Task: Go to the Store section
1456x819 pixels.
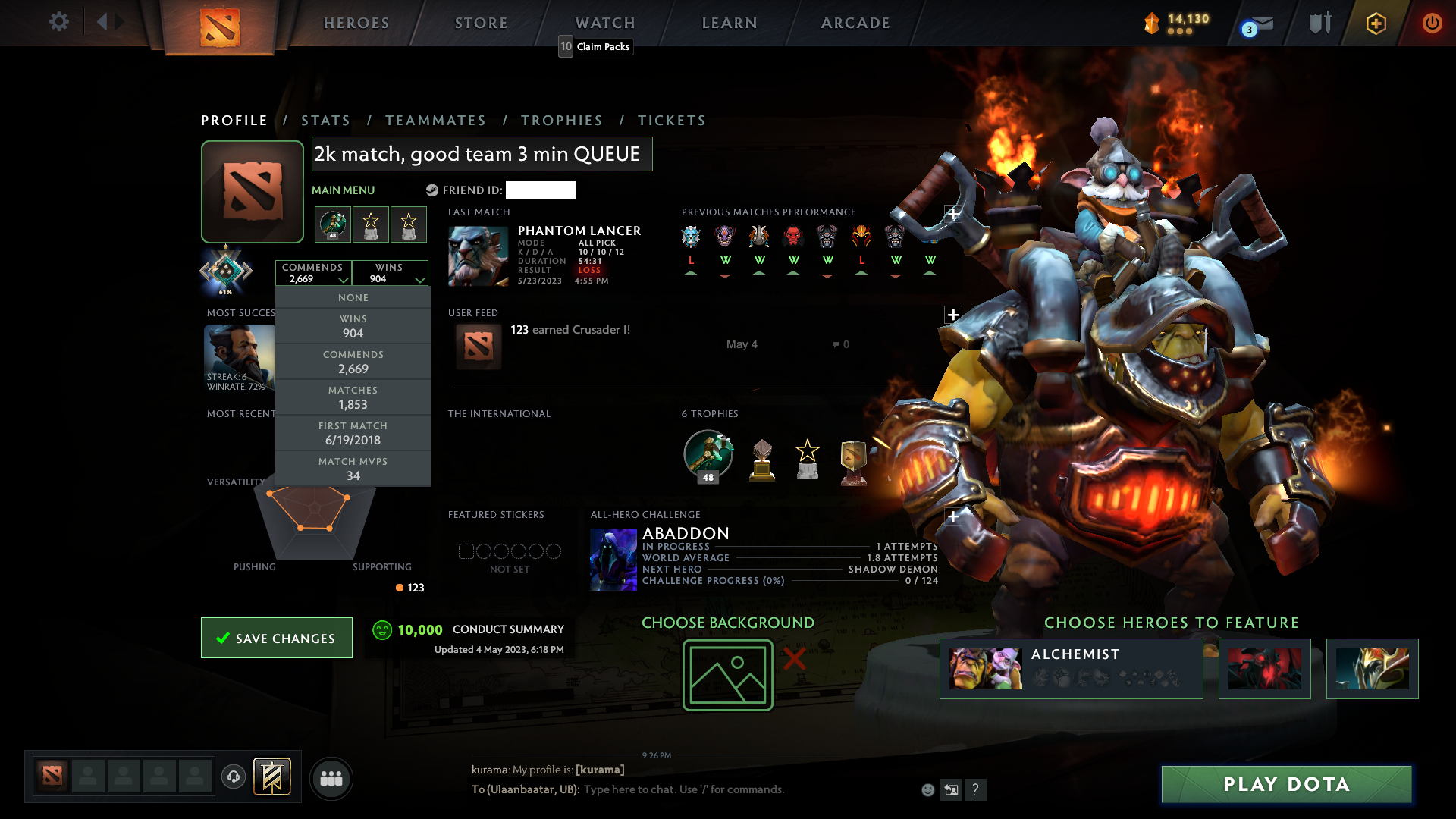Action: pyautogui.click(x=482, y=23)
